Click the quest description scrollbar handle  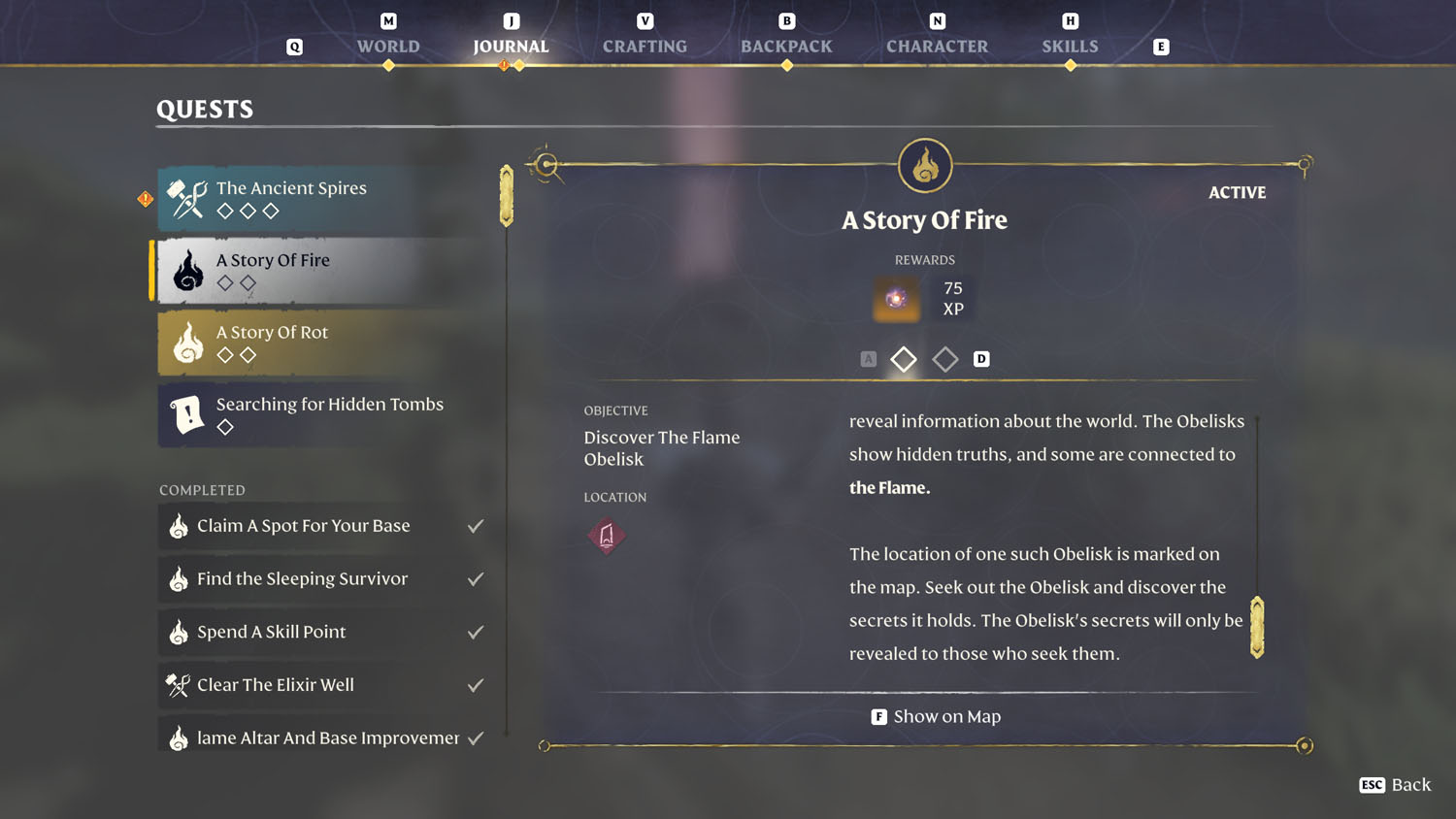1256,626
